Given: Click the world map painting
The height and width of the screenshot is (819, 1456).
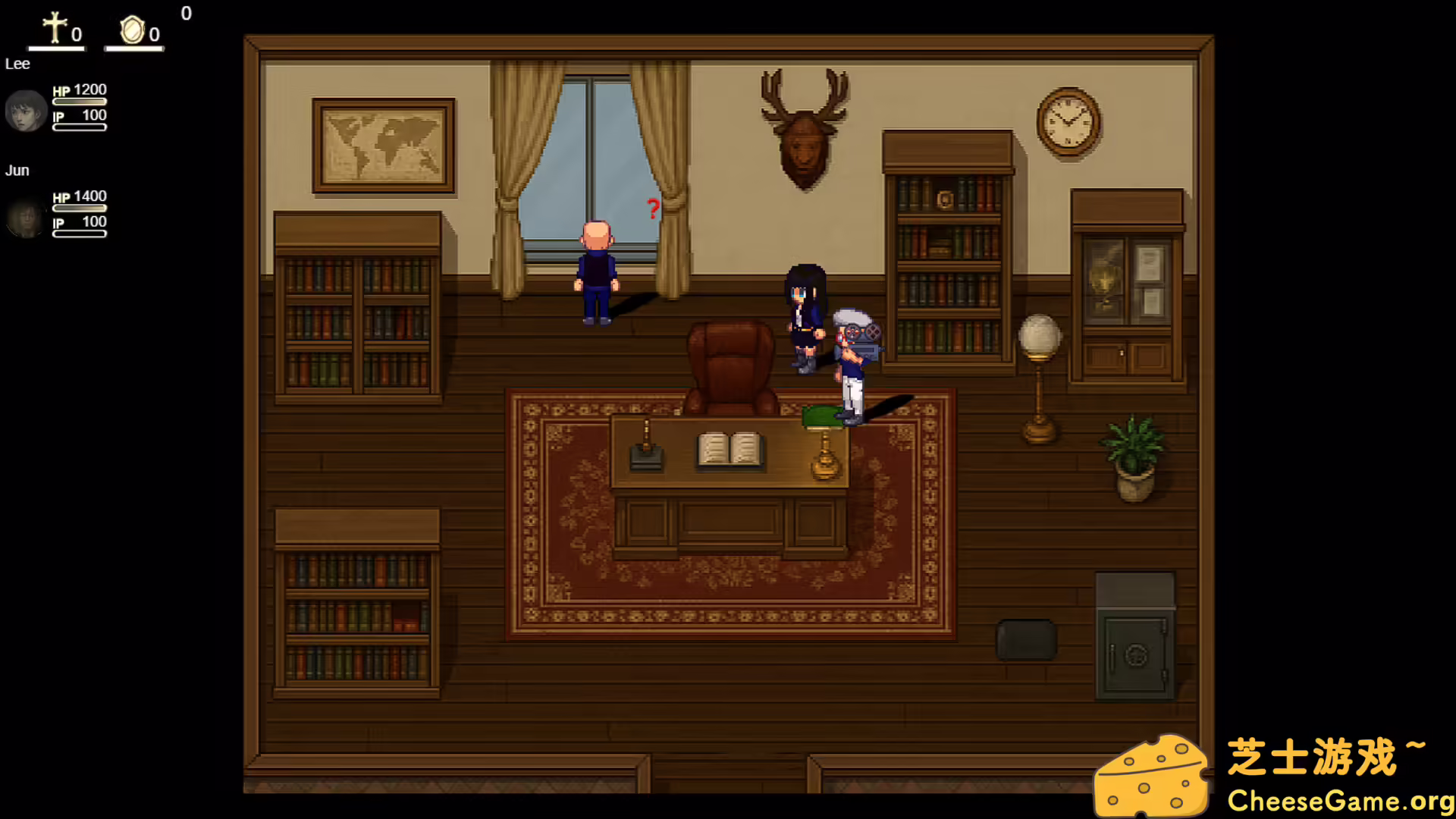Looking at the screenshot, I should tap(381, 144).
